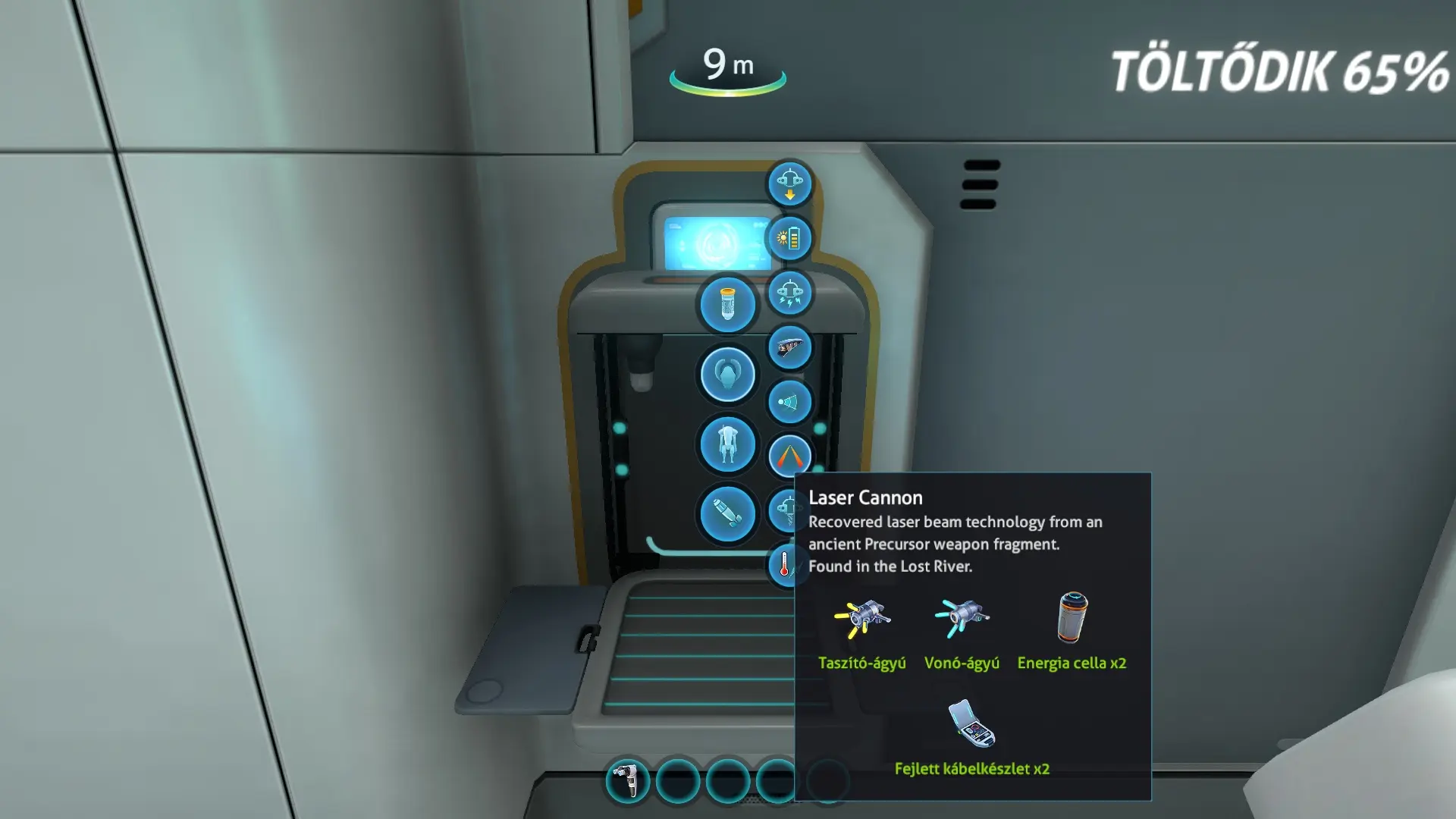This screenshot has width=1456, height=819.
Task: Select the thermometer thermal module recipe
Action: coord(783,564)
